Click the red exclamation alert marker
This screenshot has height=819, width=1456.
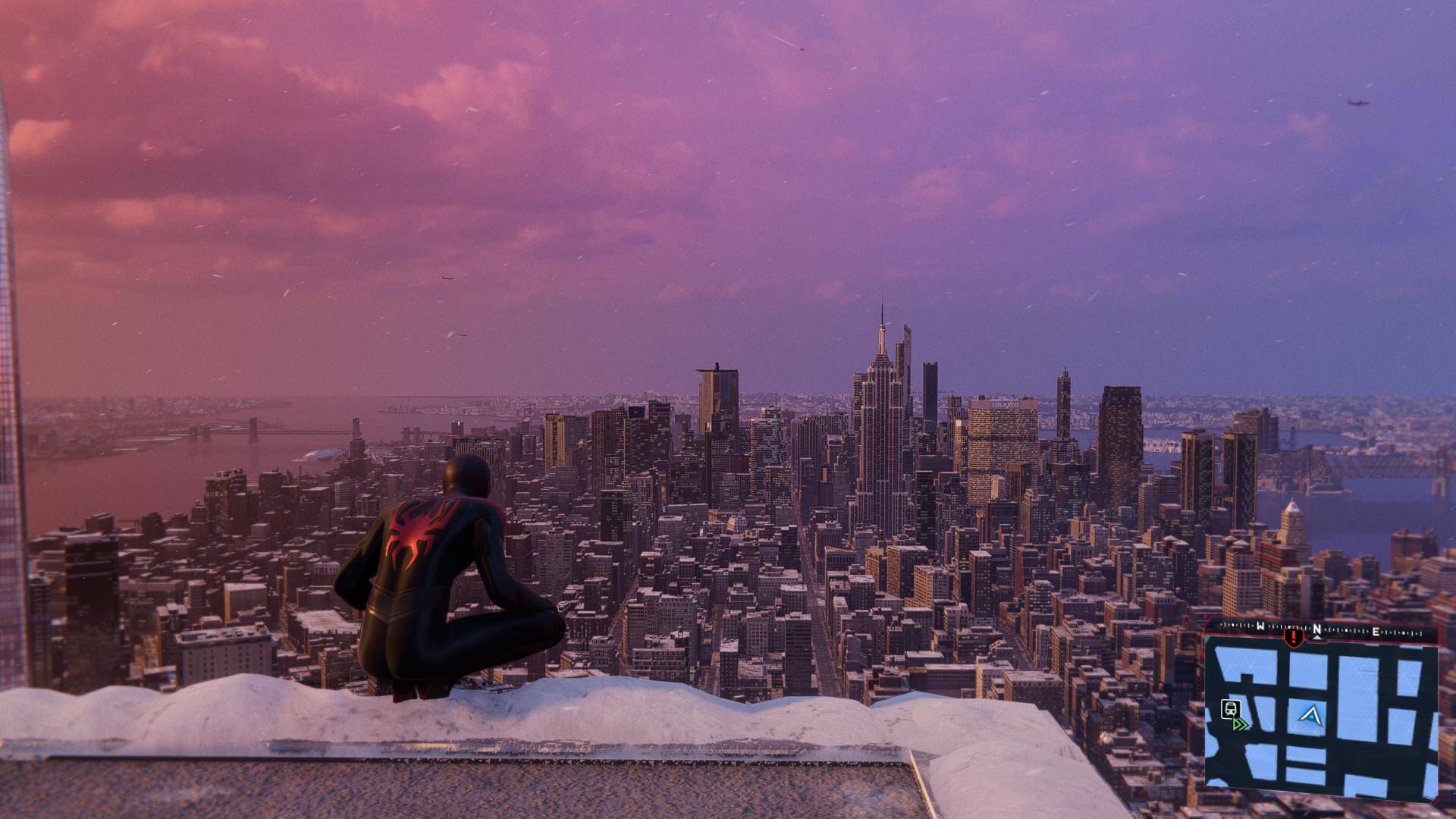coord(1293,635)
